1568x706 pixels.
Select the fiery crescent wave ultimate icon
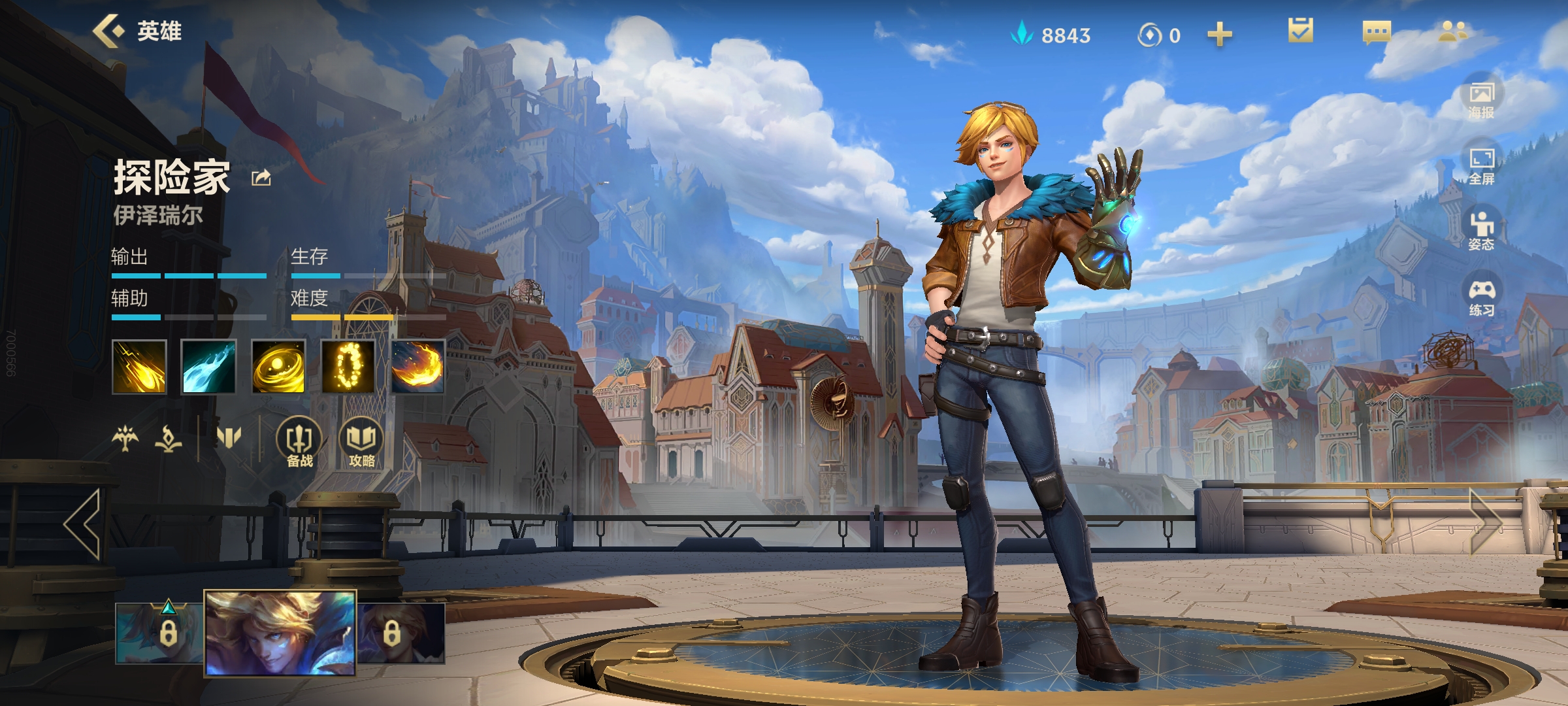tap(418, 367)
